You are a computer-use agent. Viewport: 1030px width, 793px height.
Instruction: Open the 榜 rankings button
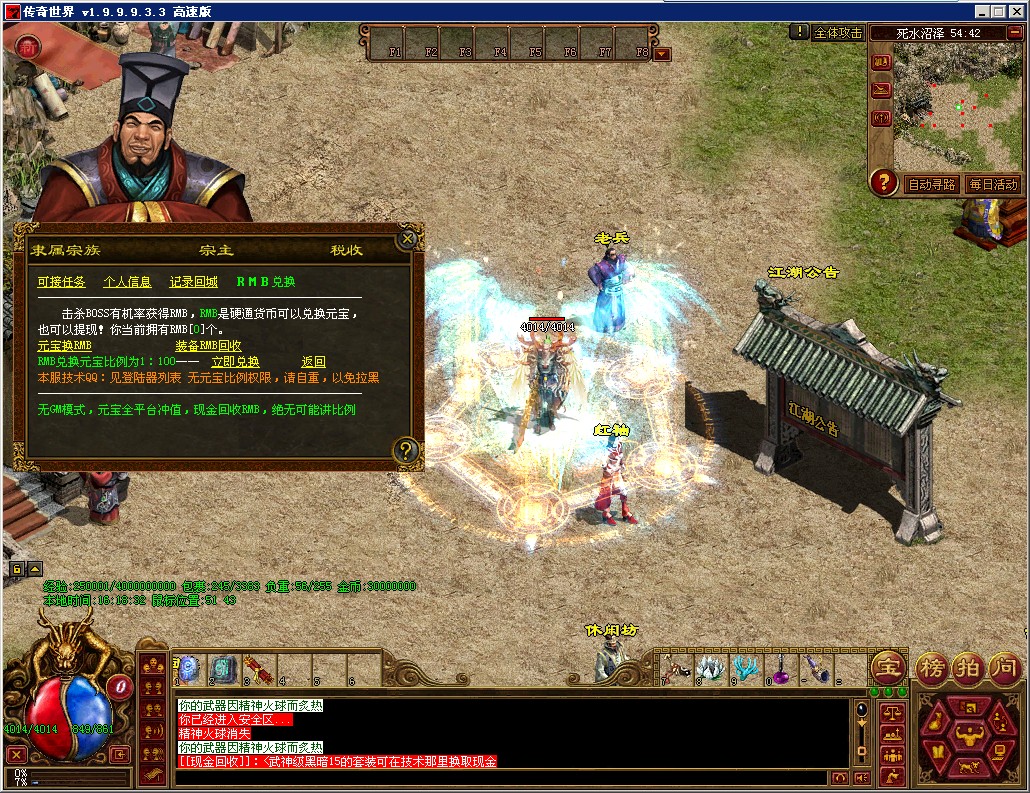click(931, 667)
